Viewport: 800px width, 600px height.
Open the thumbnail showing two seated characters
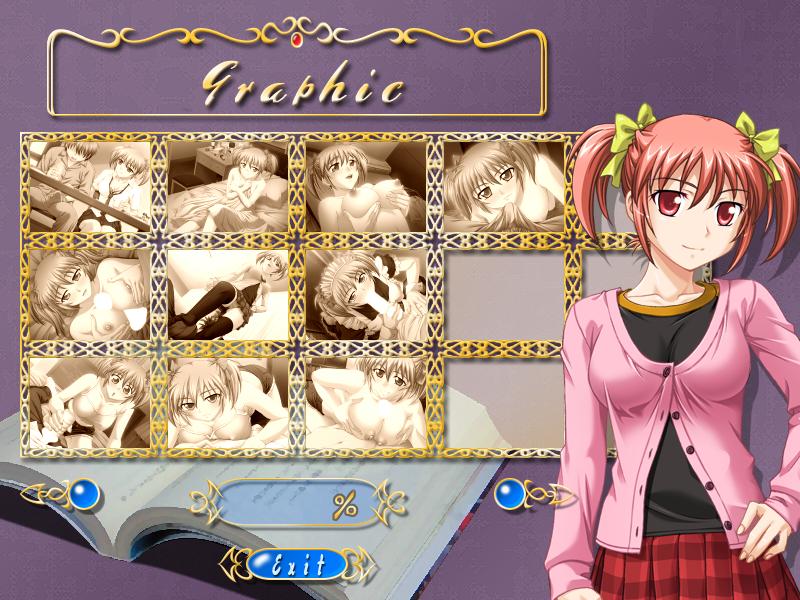90,186
